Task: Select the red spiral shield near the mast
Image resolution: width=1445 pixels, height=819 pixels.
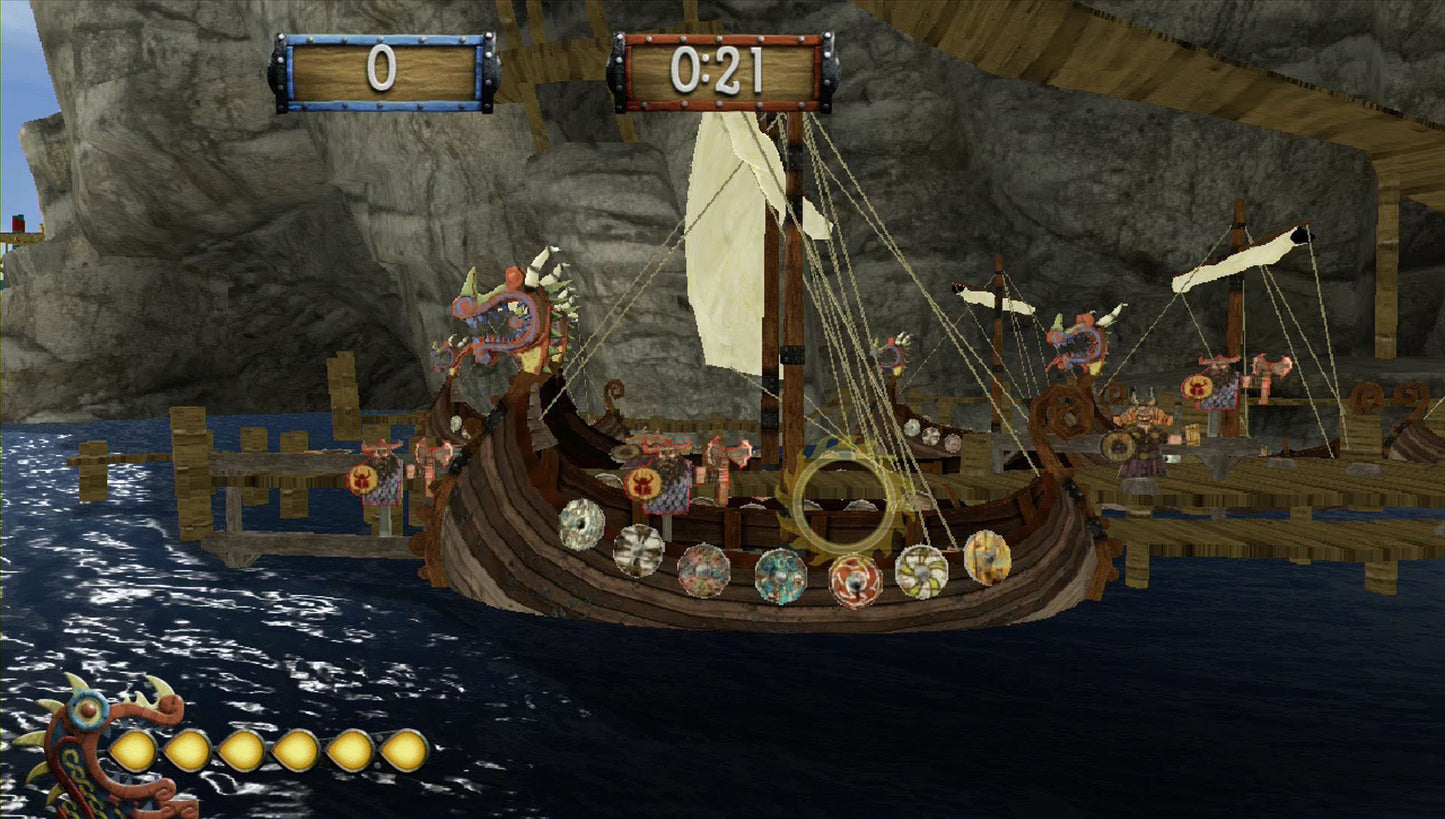Action: coord(855,580)
